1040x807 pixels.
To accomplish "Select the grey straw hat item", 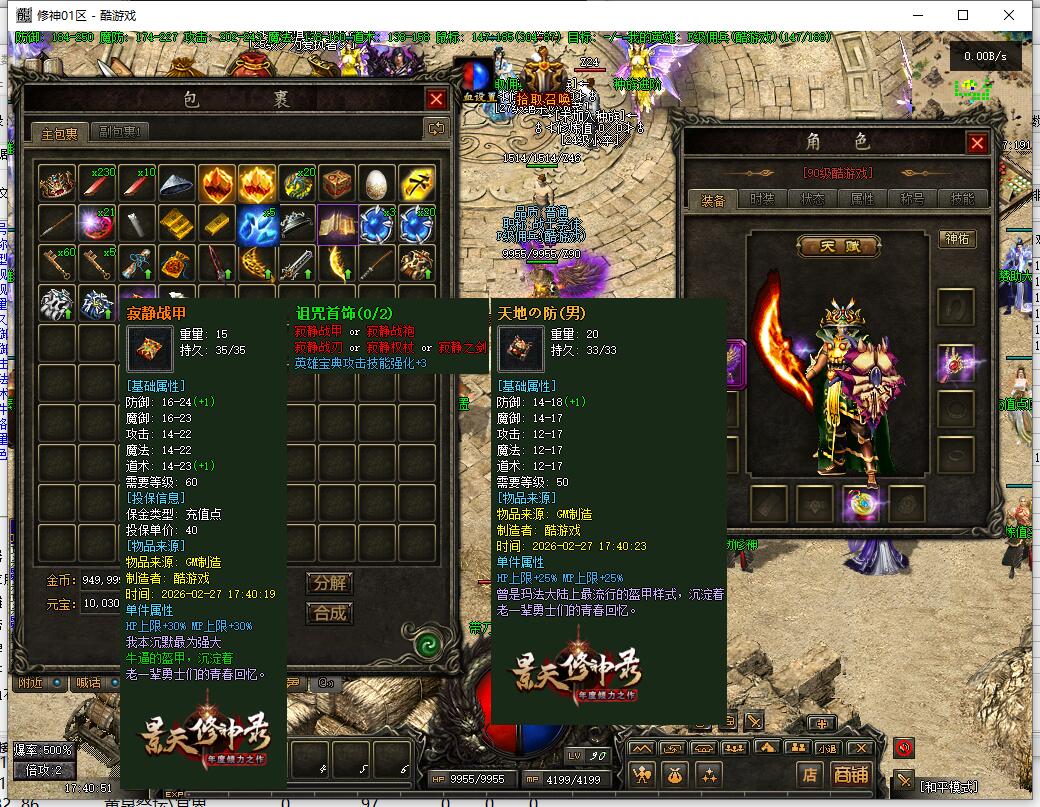I will (177, 183).
